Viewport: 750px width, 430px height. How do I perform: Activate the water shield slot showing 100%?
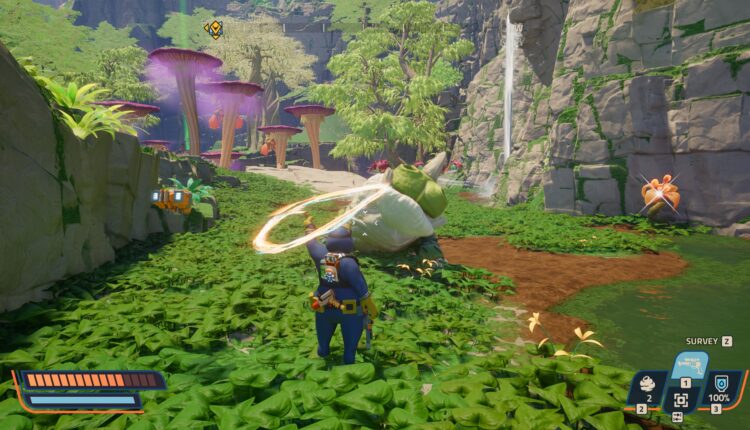[x=720, y=386]
